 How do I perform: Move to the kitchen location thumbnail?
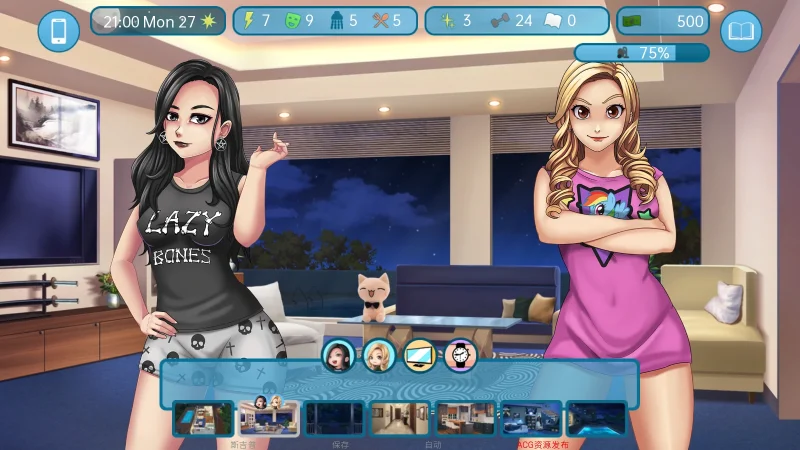465,418
